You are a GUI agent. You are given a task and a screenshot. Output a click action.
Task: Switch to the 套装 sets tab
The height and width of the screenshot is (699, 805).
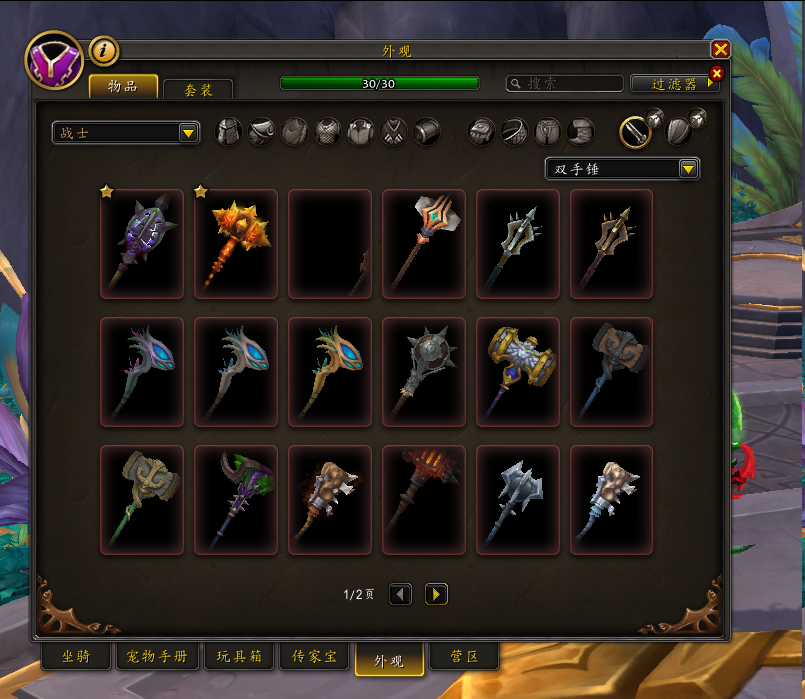[x=198, y=90]
